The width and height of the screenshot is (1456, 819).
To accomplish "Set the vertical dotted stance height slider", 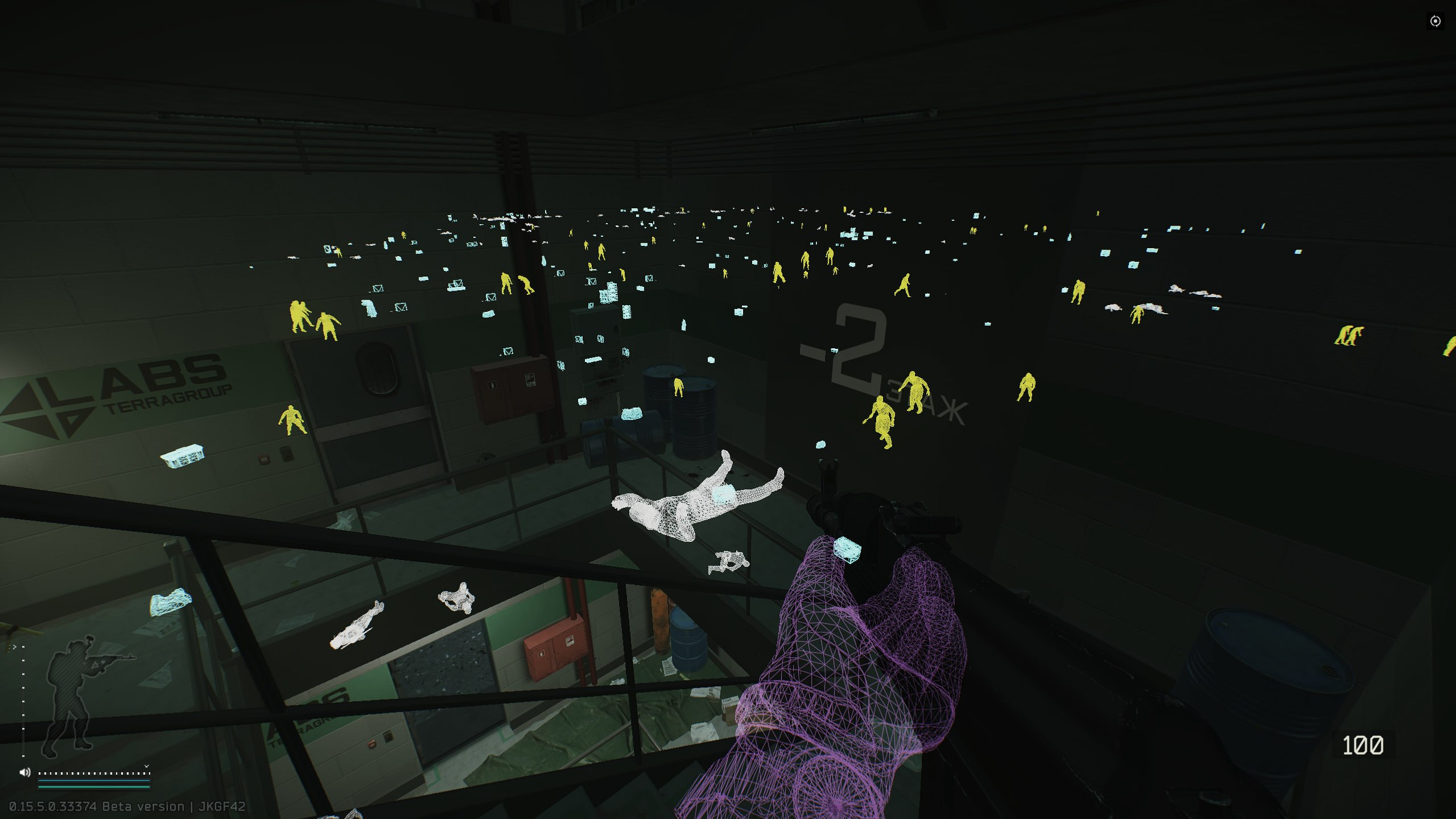I will pos(23,701).
